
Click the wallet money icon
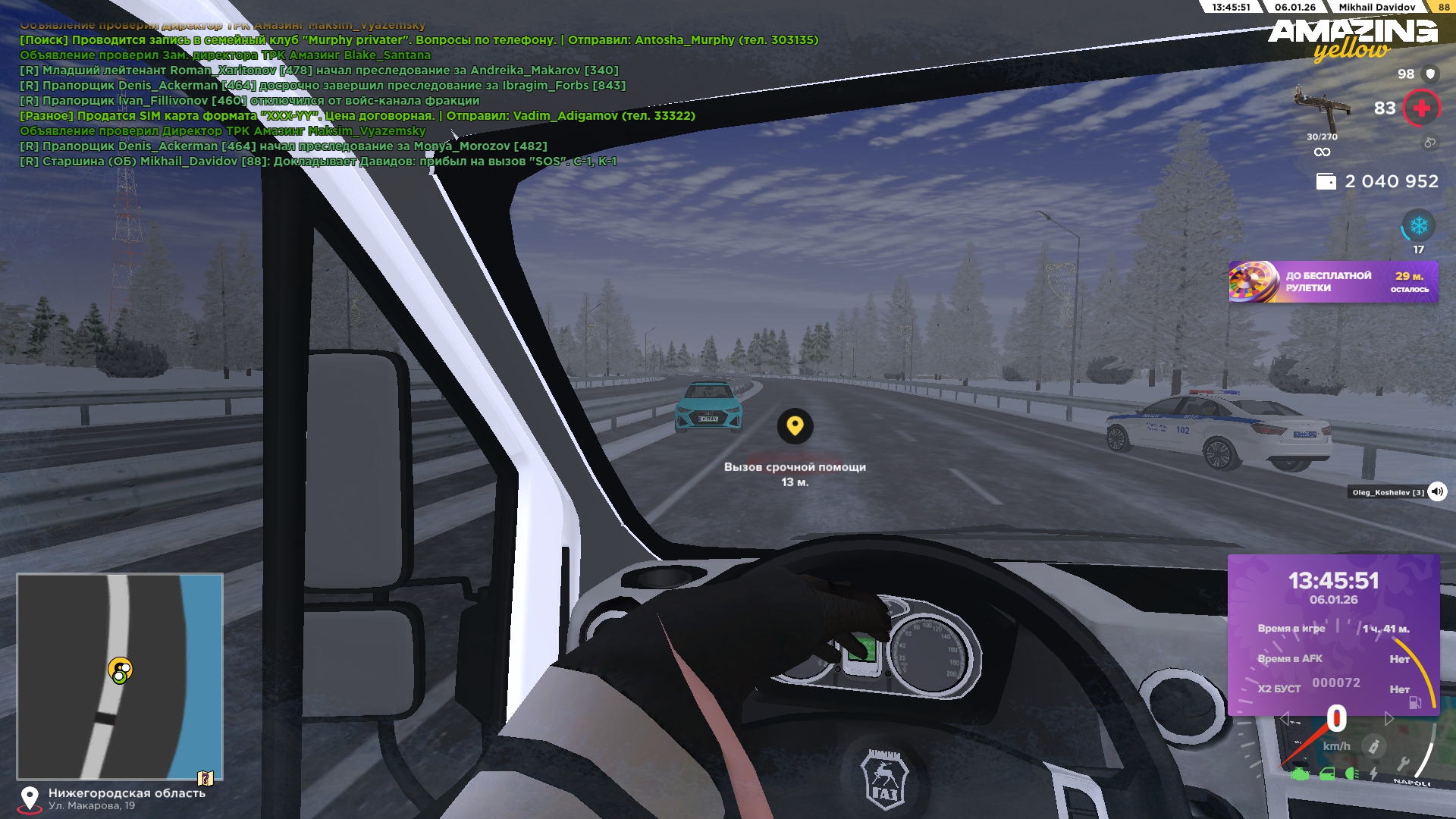coord(1326,181)
